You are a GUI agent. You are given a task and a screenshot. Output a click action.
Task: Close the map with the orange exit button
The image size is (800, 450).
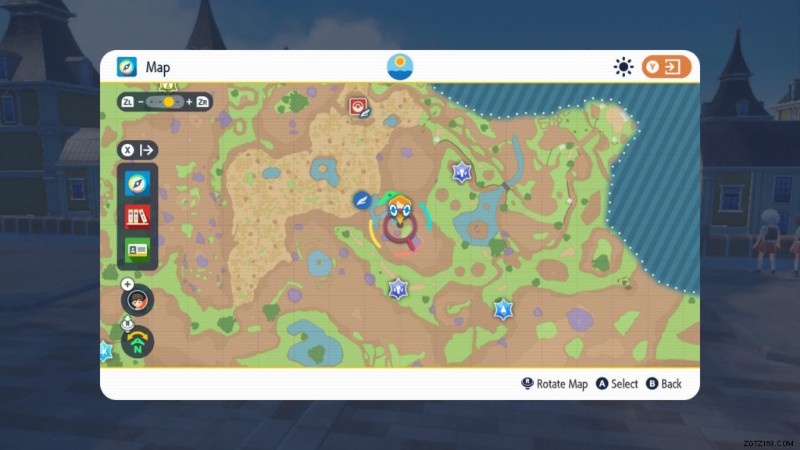666,67
